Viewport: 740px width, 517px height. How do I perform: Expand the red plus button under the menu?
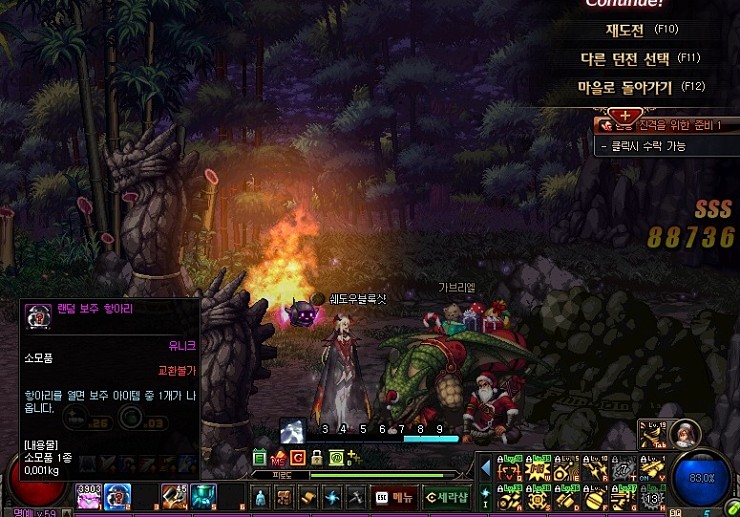click(x=626, y=115)
